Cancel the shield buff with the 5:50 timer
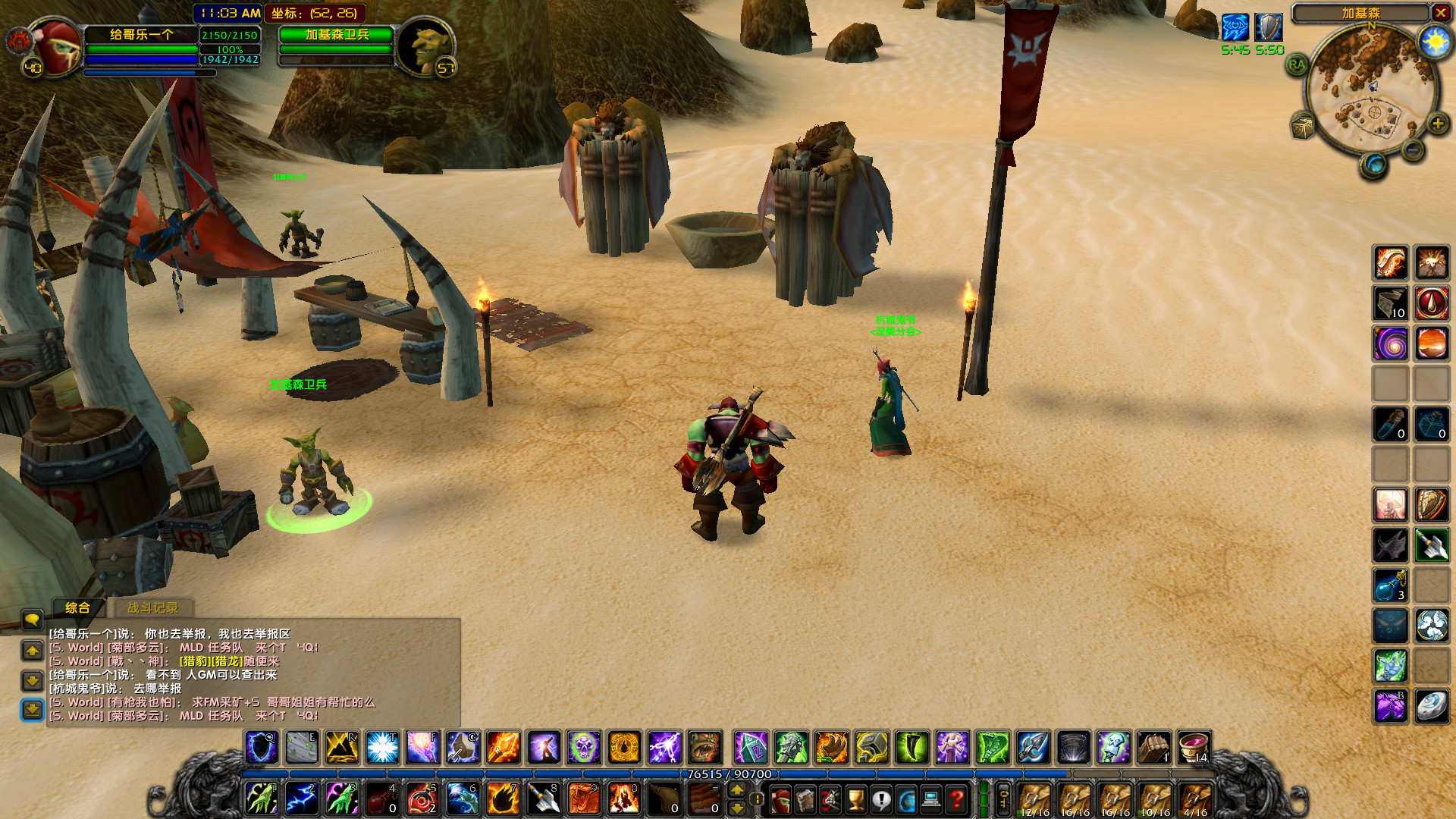This screenshot has height=819, width=1456. click(x=1268, y=27)
